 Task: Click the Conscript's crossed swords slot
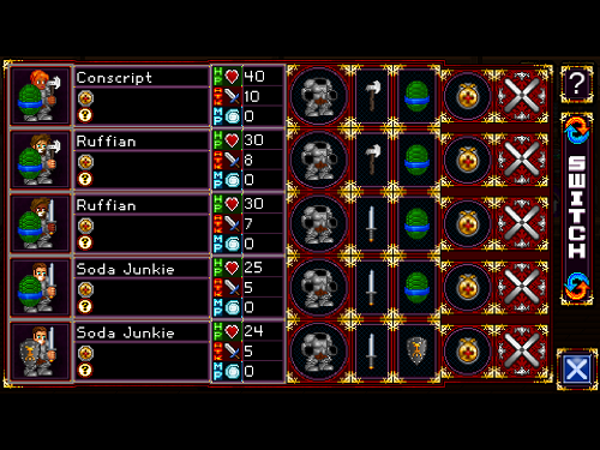[x=520, y=96]
